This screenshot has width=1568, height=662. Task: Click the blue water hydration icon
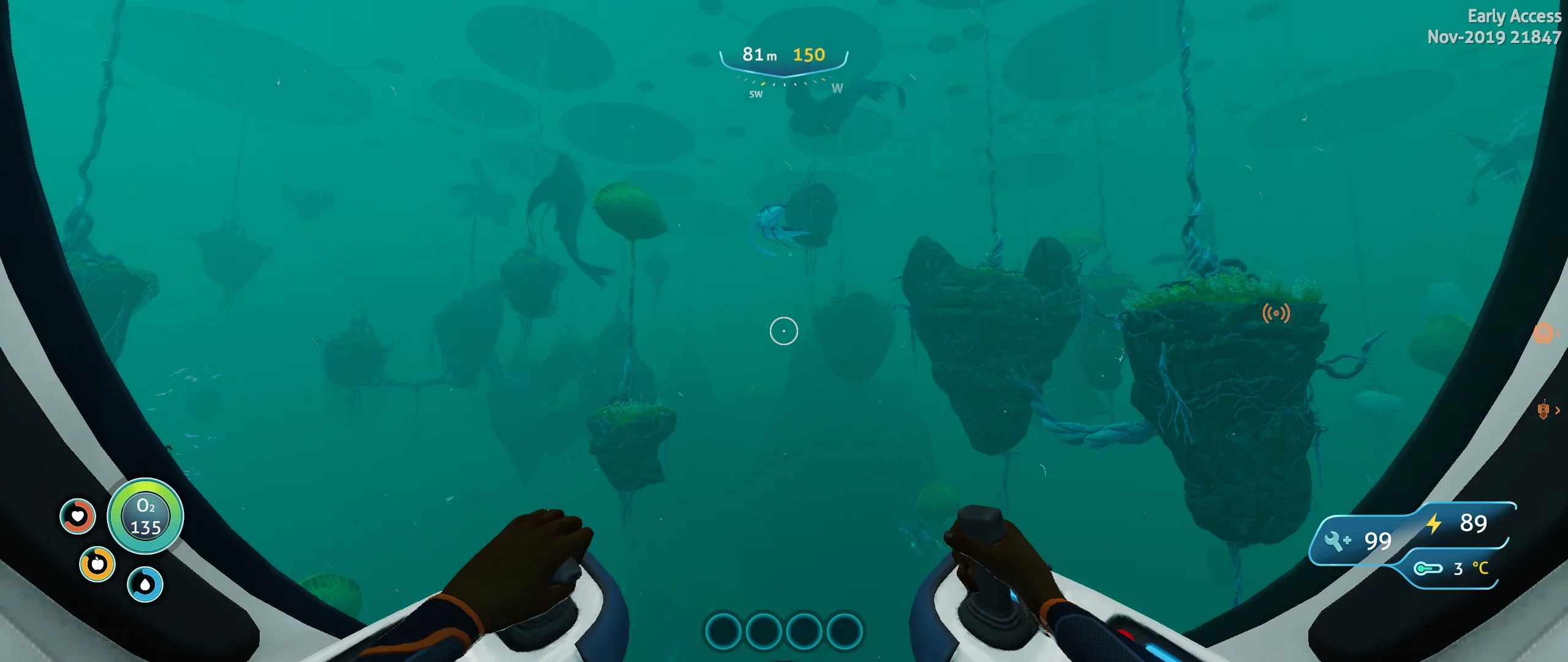coord(145,583)
